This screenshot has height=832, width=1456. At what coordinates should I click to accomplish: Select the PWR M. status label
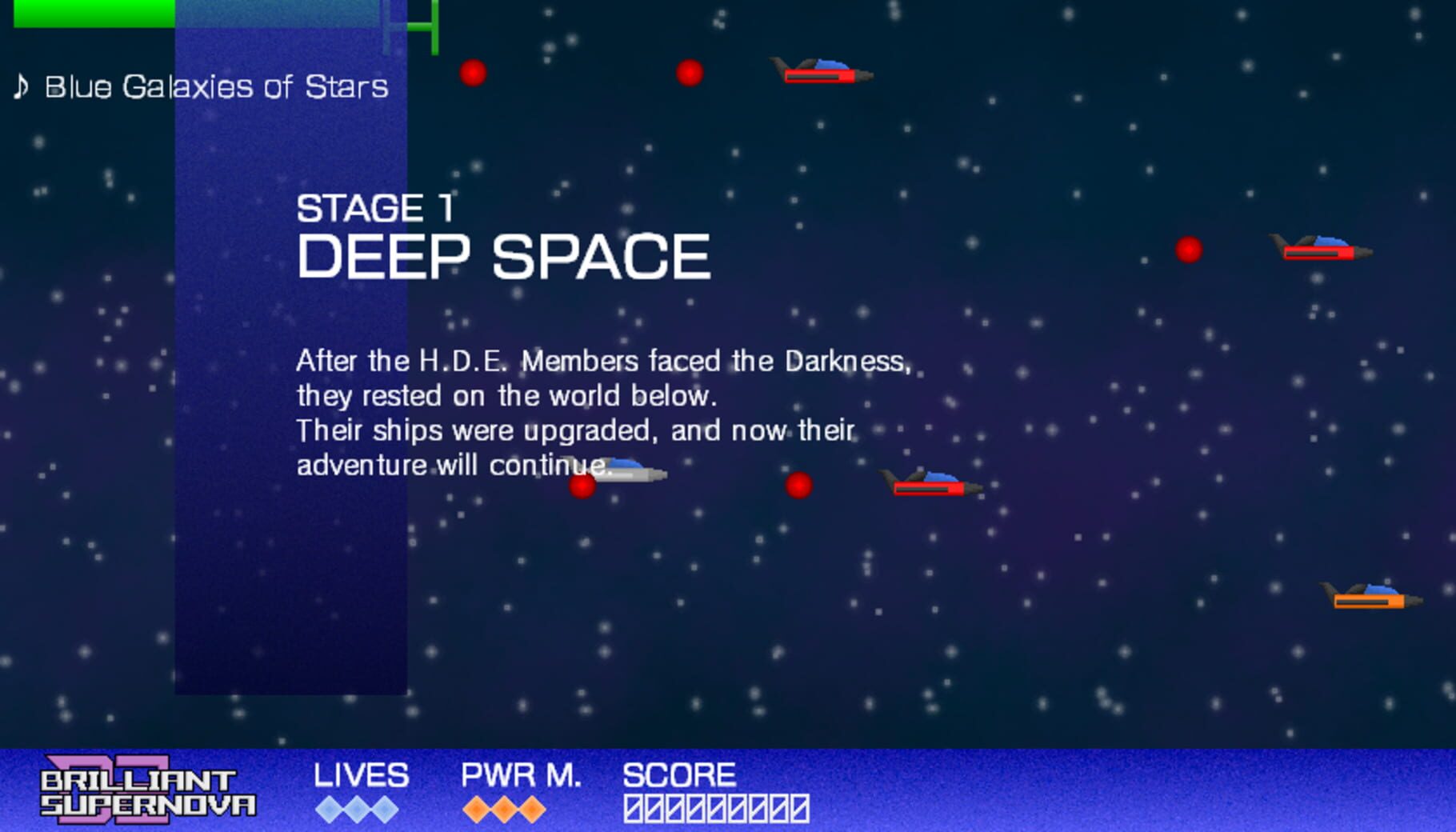click(522, 774)
